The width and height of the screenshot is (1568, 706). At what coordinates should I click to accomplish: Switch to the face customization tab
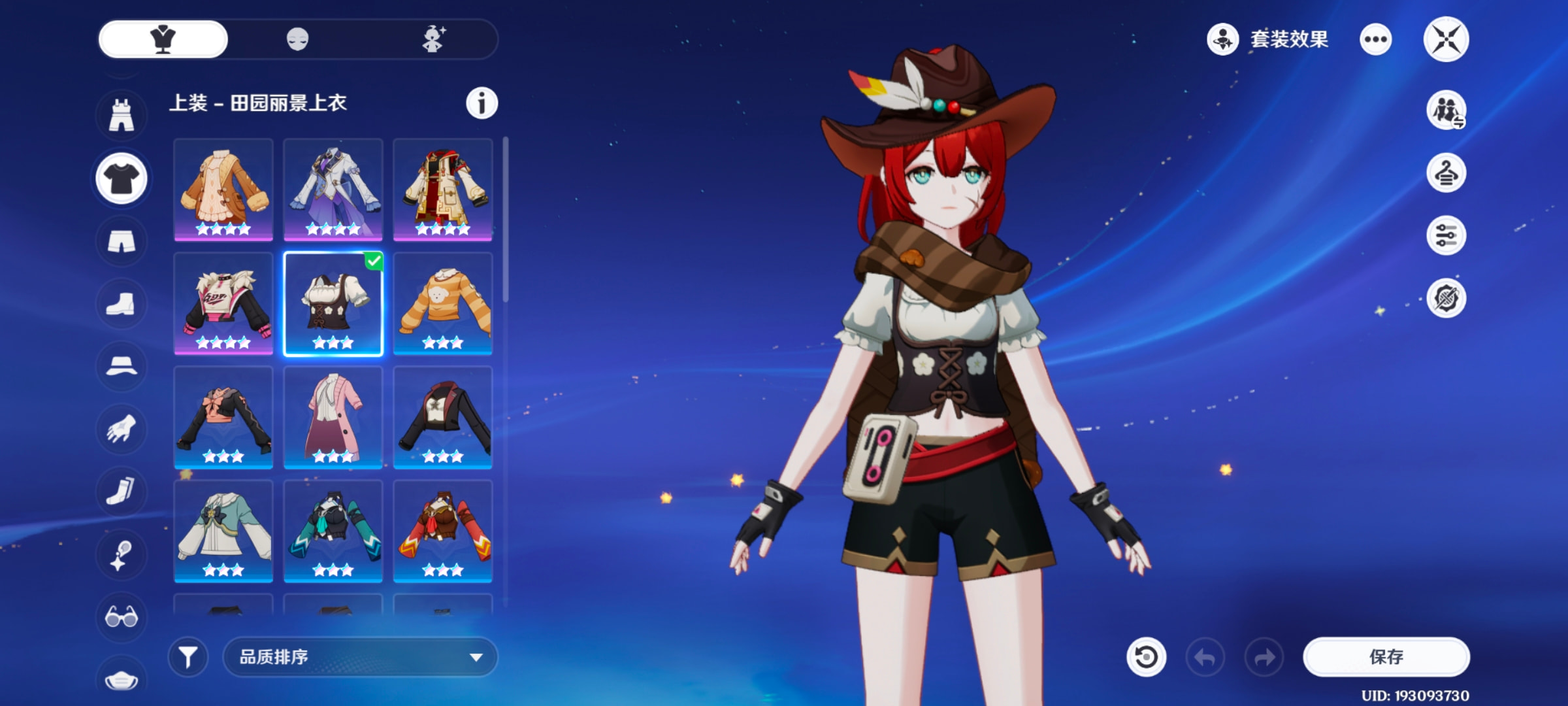pyautogui.click(x=297, y=39)
